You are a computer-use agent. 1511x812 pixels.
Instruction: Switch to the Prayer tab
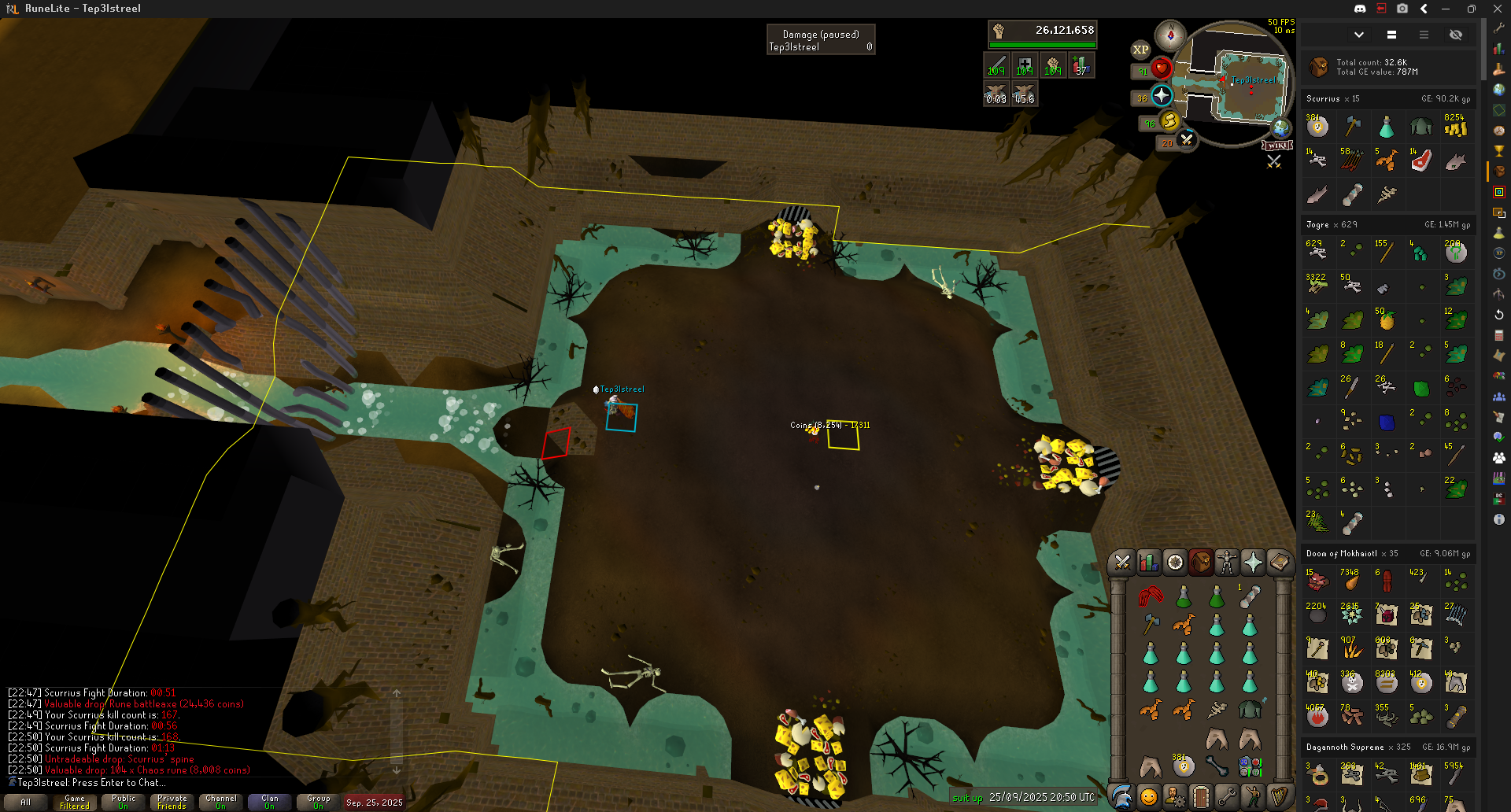click(x=1253, y=562)
